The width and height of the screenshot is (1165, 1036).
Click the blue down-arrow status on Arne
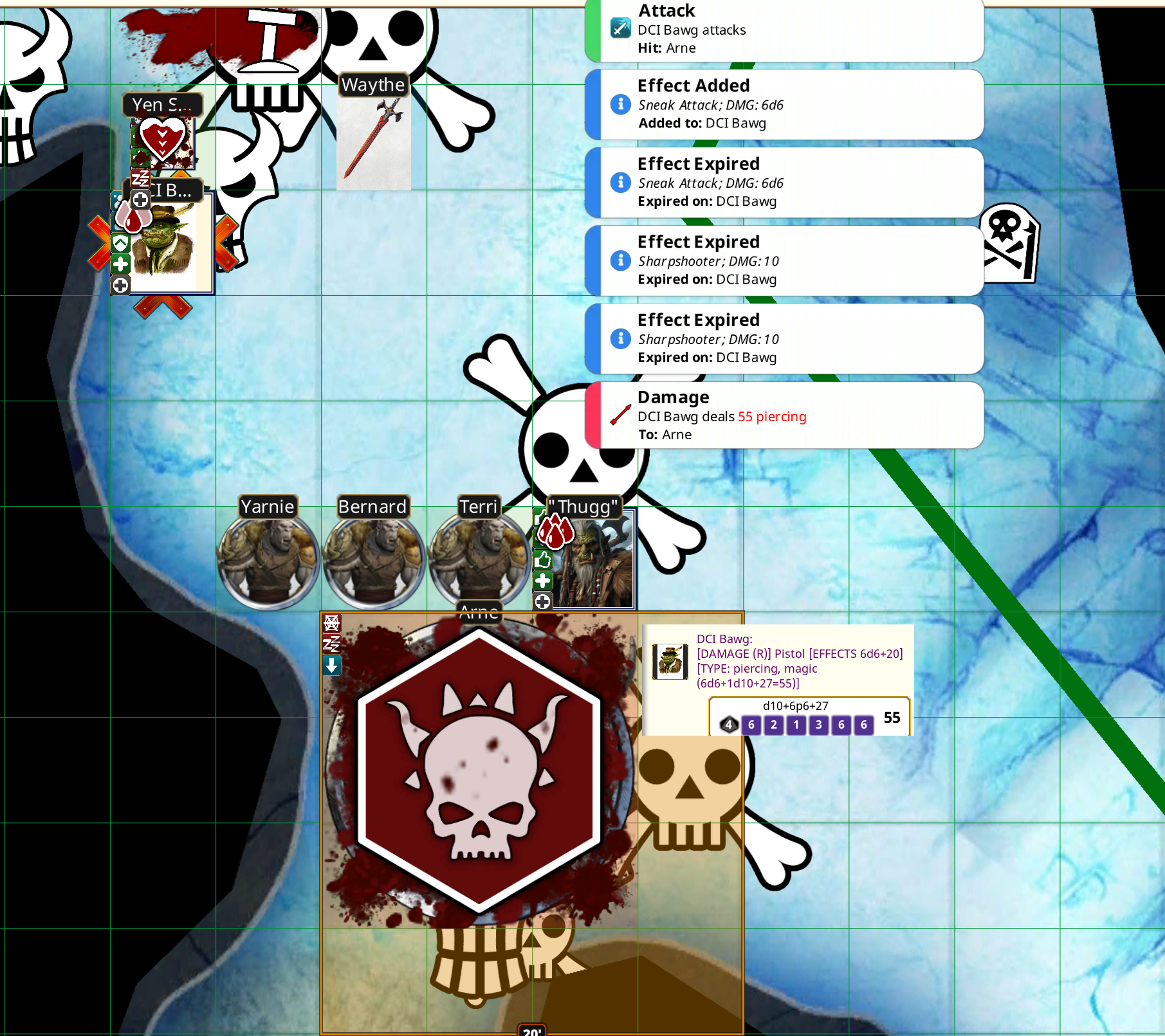(x=331, y=666)
